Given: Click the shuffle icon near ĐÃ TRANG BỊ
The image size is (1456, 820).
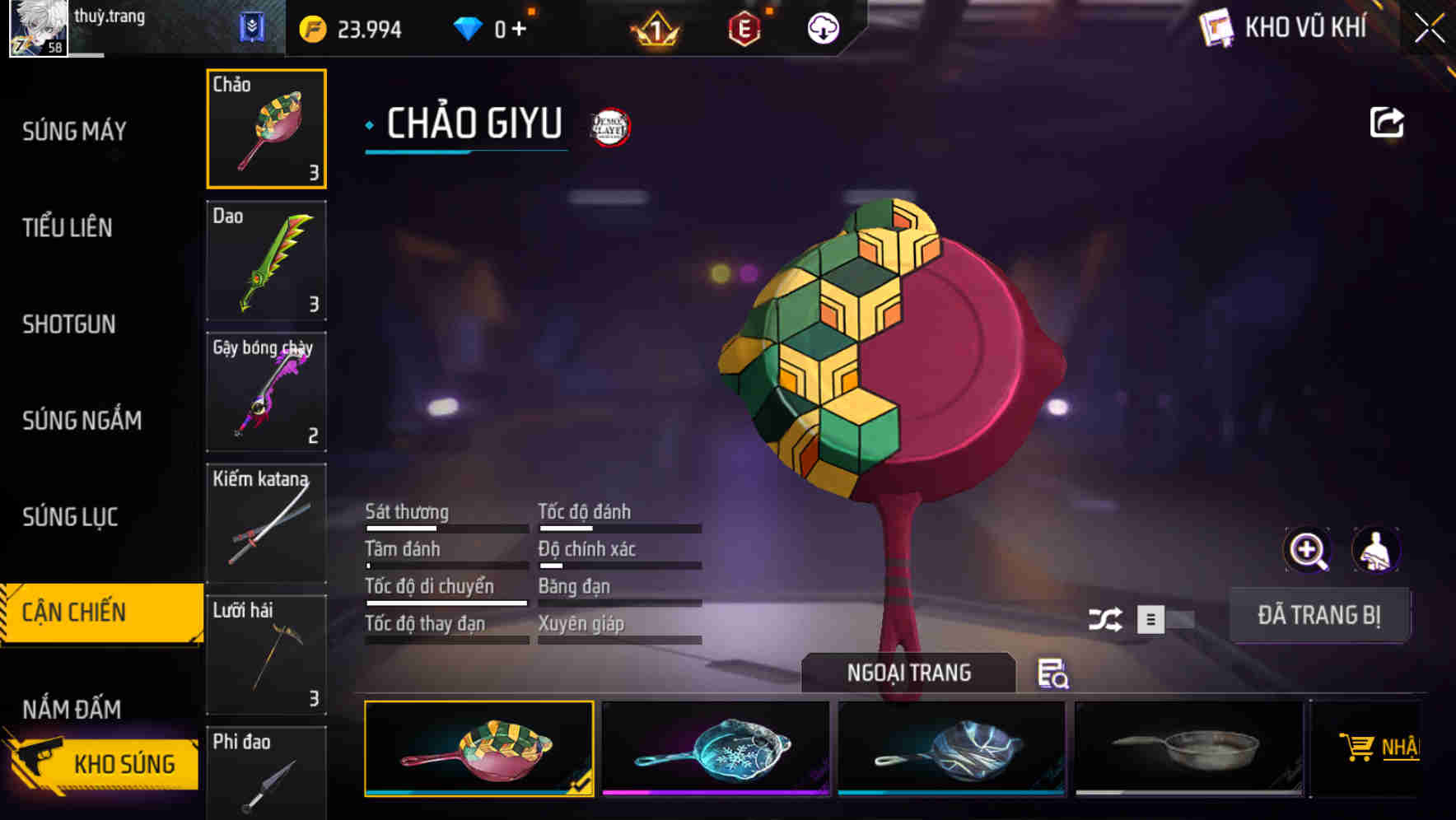Looking at the screenshot, I should [1107, 617].
